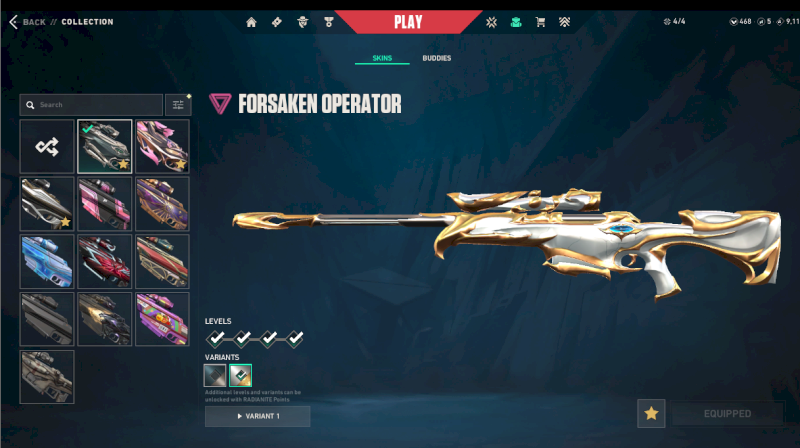
Task: Open the home screen icon
Action: [x=251, y=22]
